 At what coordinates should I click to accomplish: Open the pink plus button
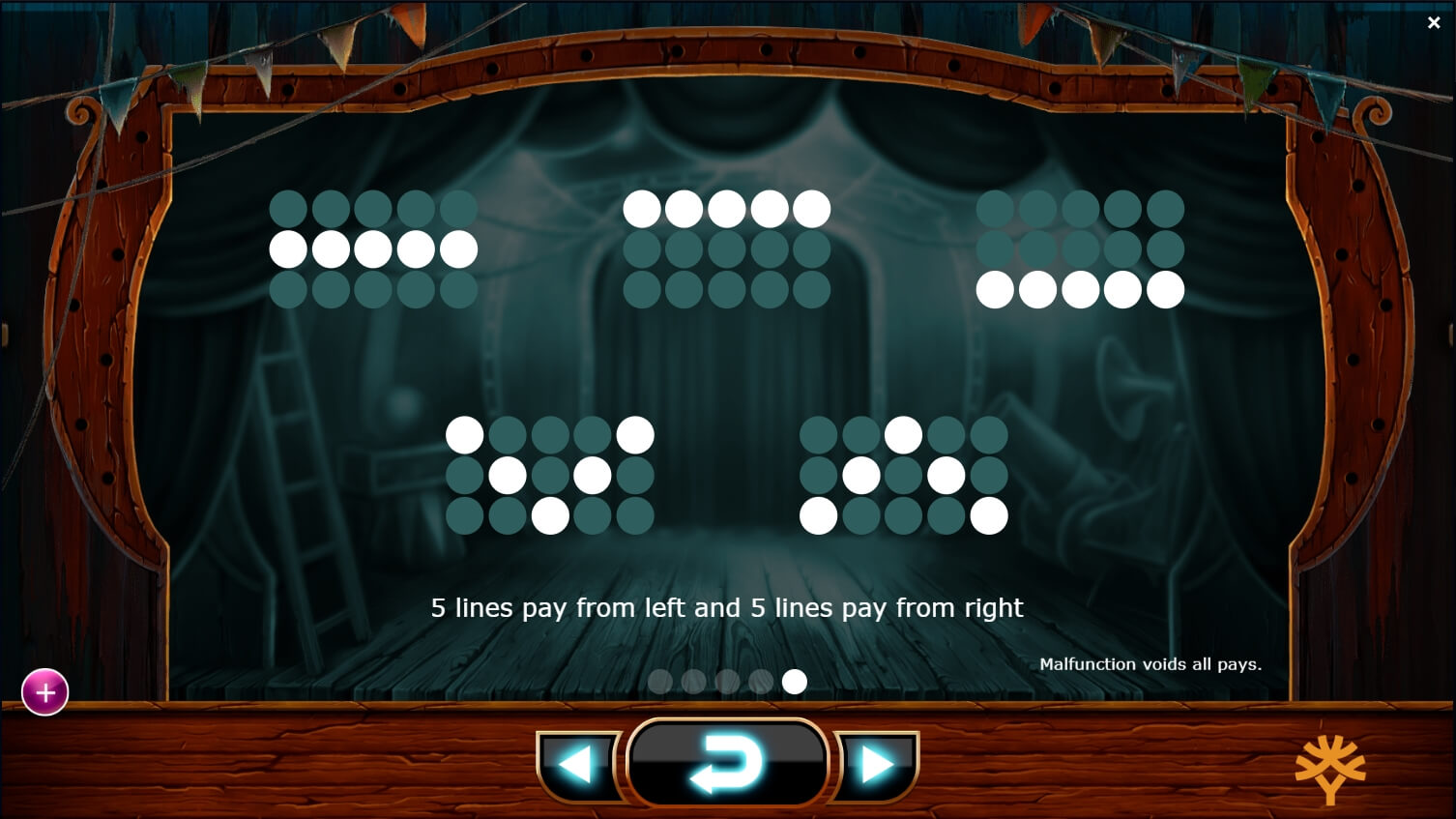tap(44, 691)
